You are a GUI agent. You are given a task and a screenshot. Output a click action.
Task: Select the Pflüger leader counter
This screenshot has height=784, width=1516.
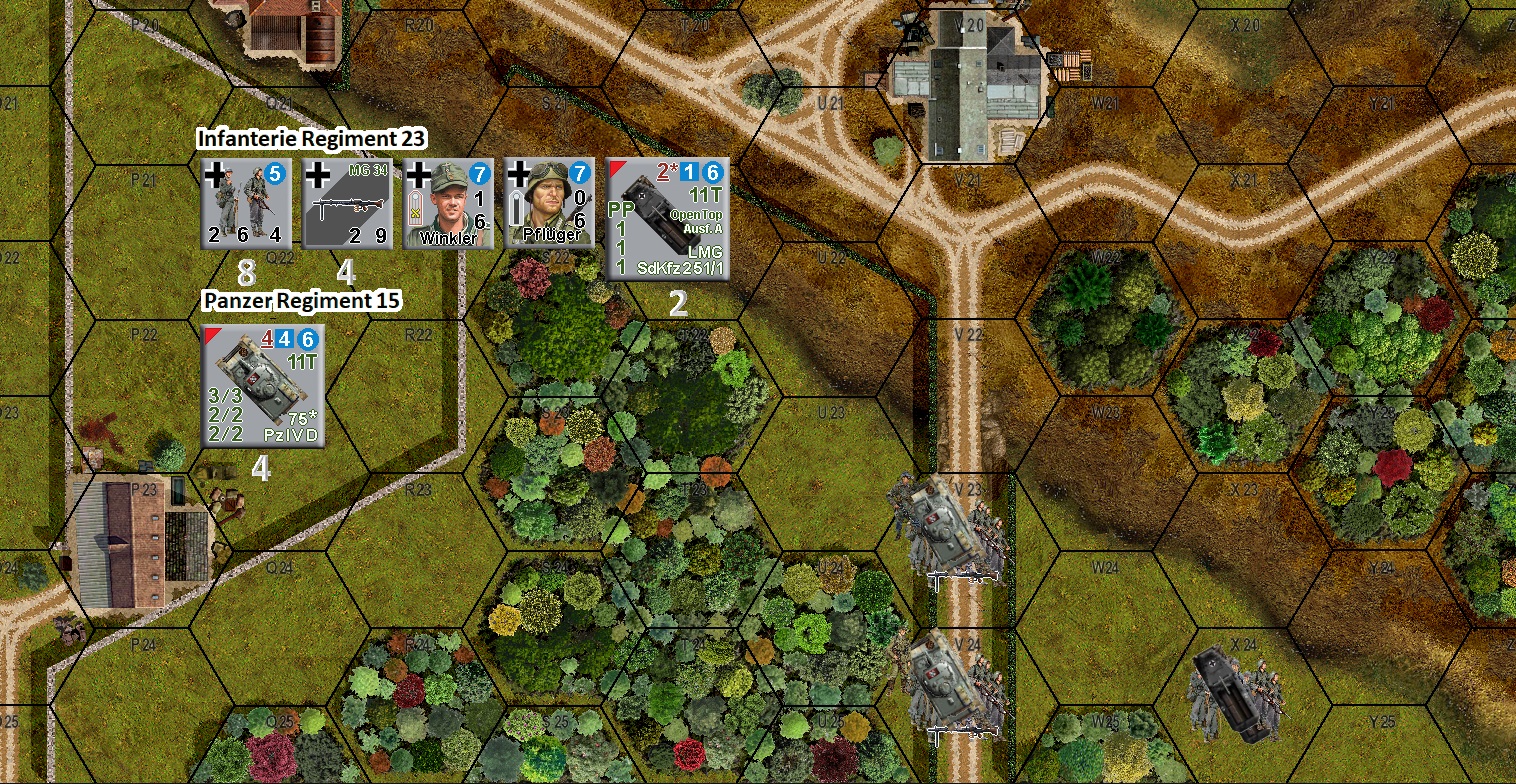pos(549,203)
